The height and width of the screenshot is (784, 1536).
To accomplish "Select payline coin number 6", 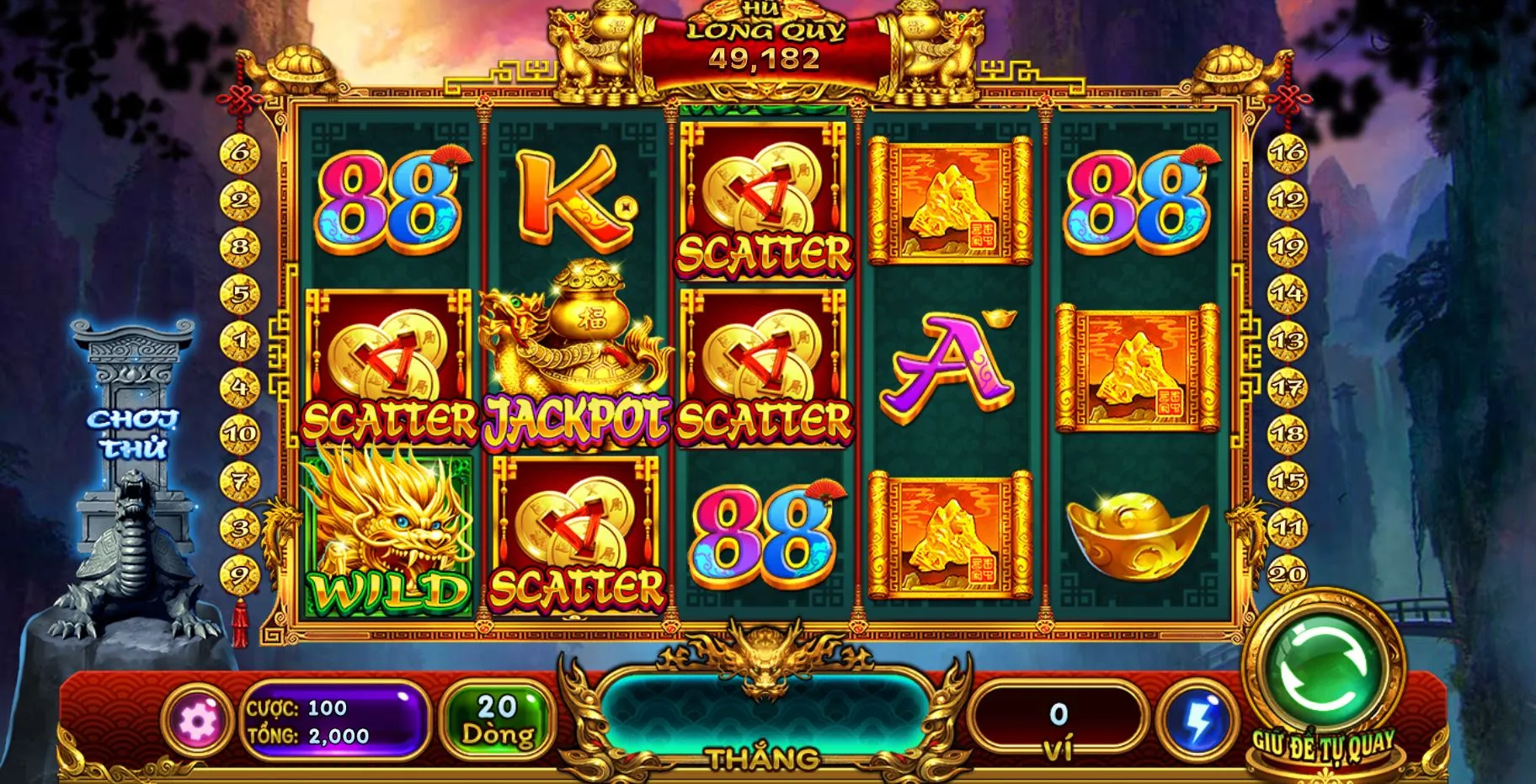I will (x=241, y=152).
